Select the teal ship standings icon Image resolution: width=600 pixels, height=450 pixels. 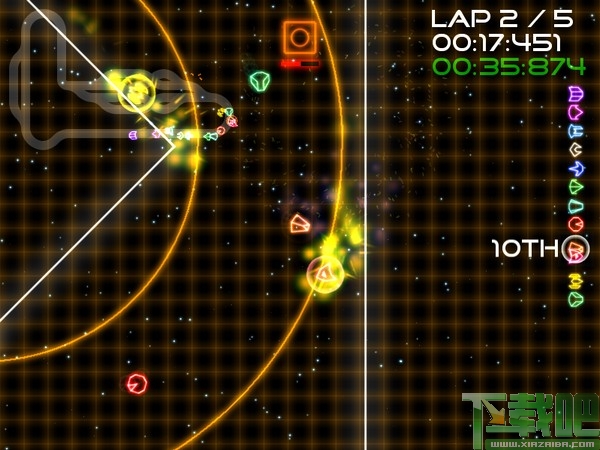click(x=576, y=206)
